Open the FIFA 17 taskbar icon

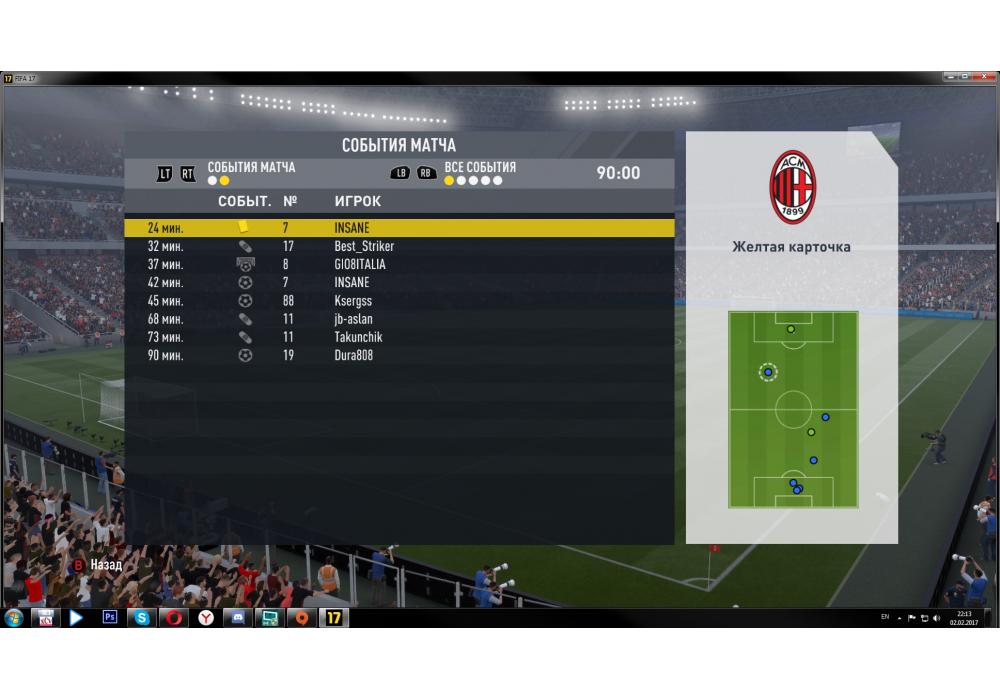click(334, 618)
